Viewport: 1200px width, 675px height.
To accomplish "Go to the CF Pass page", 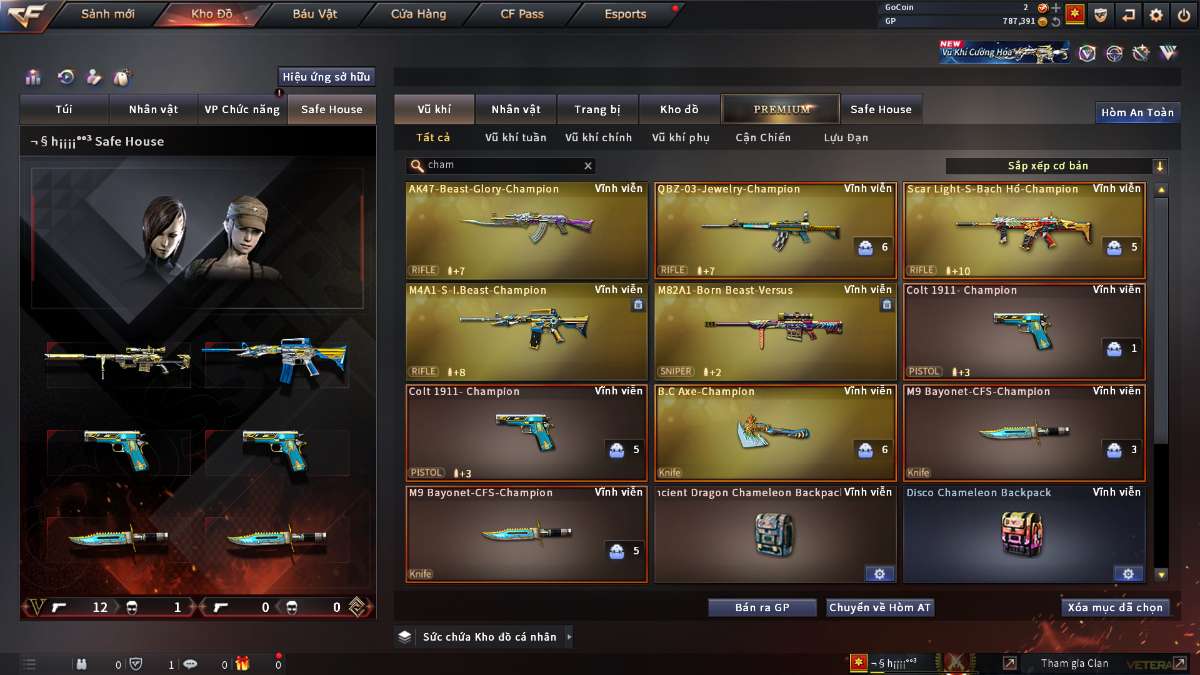I will (522, 14).
